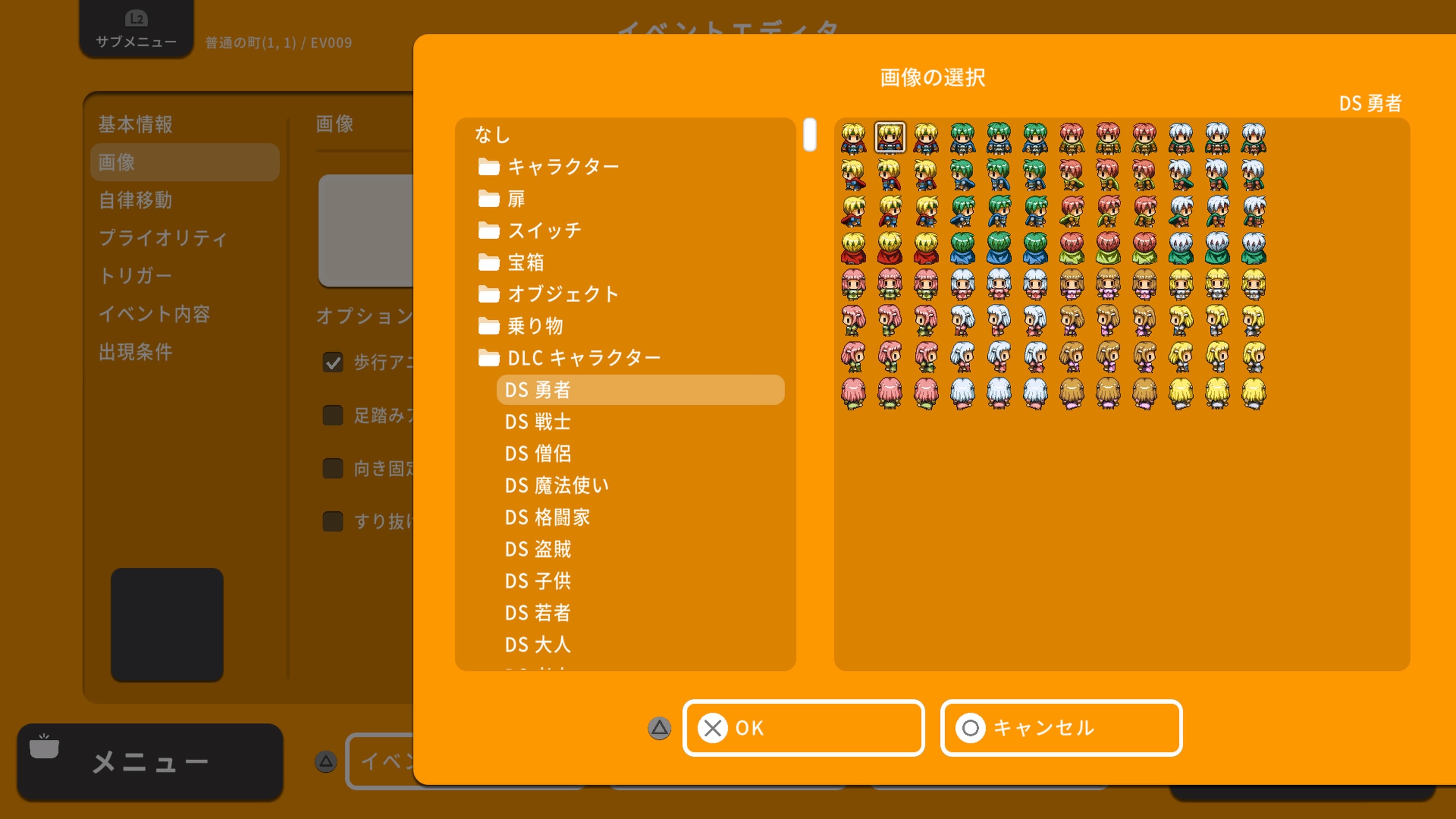Click the キャンセル button
1456x819 pixels.
tap(1061, 728)
